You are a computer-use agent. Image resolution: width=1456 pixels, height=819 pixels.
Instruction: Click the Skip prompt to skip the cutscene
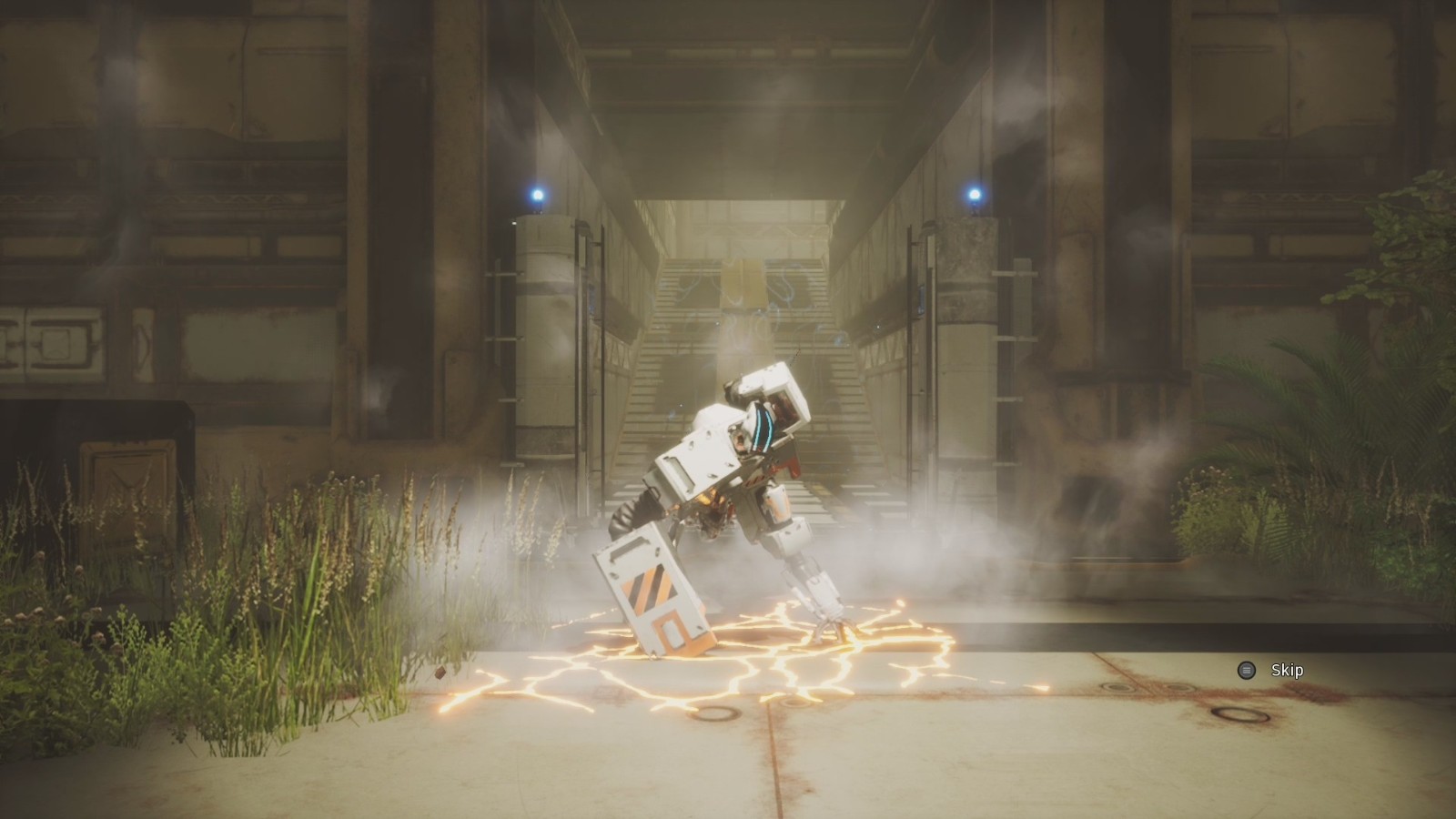(1286, 670)
